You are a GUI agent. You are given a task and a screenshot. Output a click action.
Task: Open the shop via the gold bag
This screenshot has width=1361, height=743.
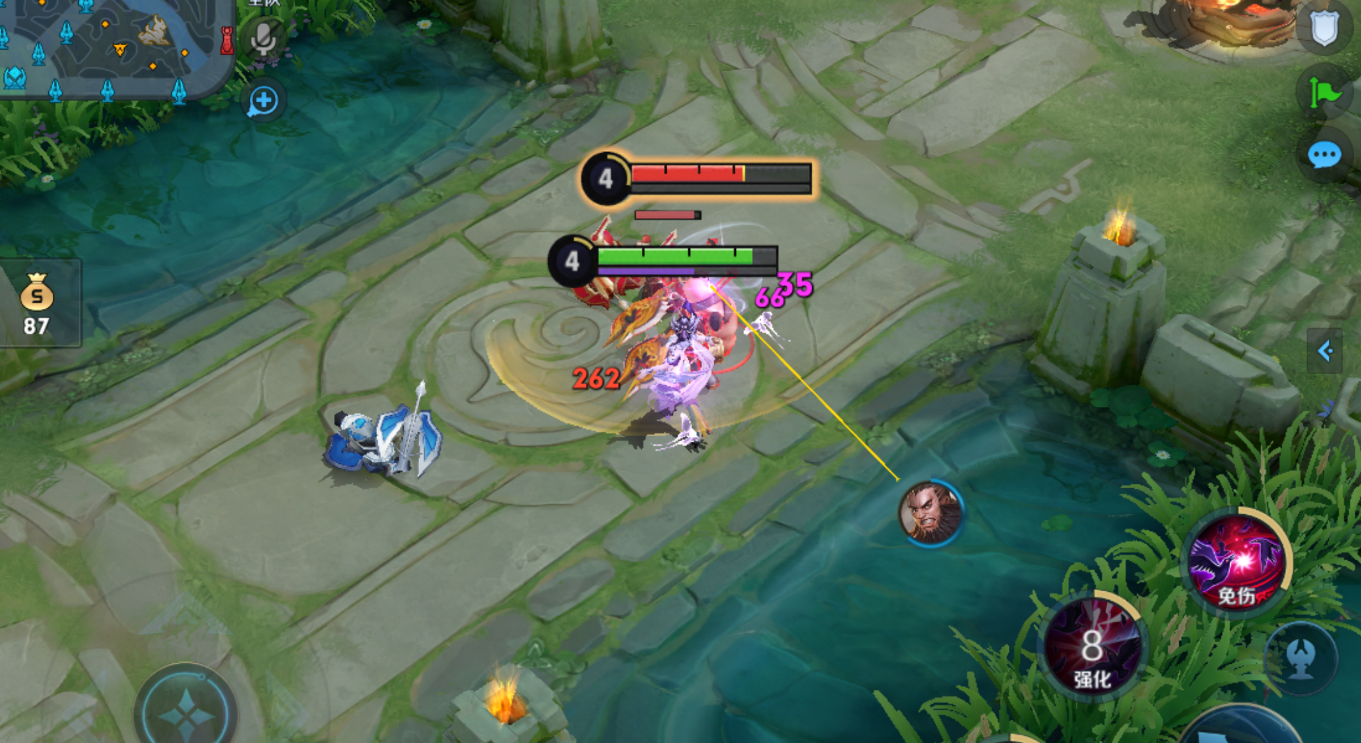tap(37, 303)
